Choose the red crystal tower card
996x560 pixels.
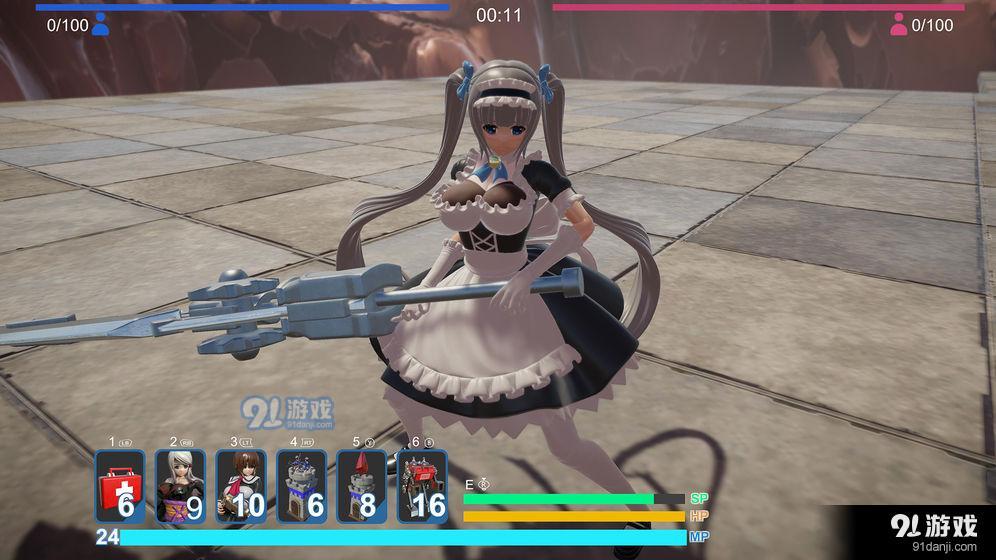click(361, 487)
